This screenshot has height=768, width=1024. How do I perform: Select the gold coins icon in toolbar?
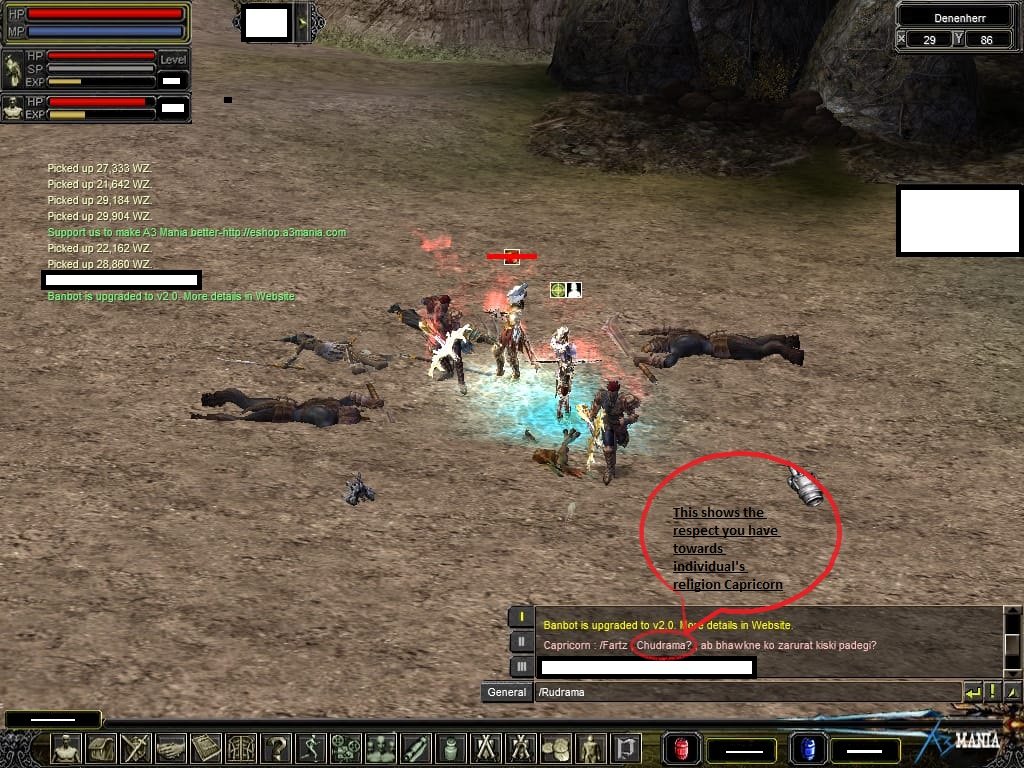(557, 748)
